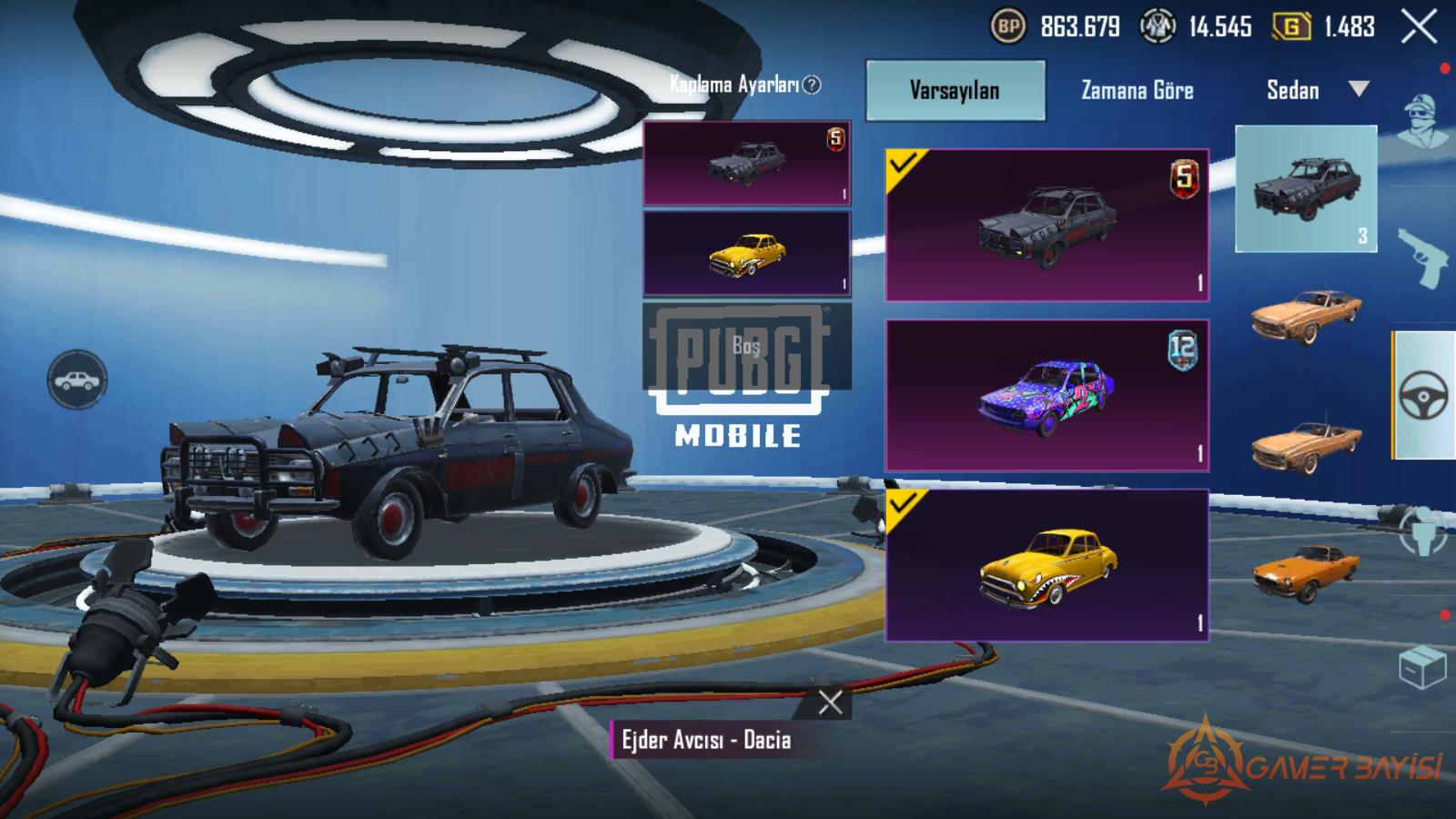Open the pistol weapon skins category
Viewport: 1456px width, 819px height.
click(x=1421, y=258)
